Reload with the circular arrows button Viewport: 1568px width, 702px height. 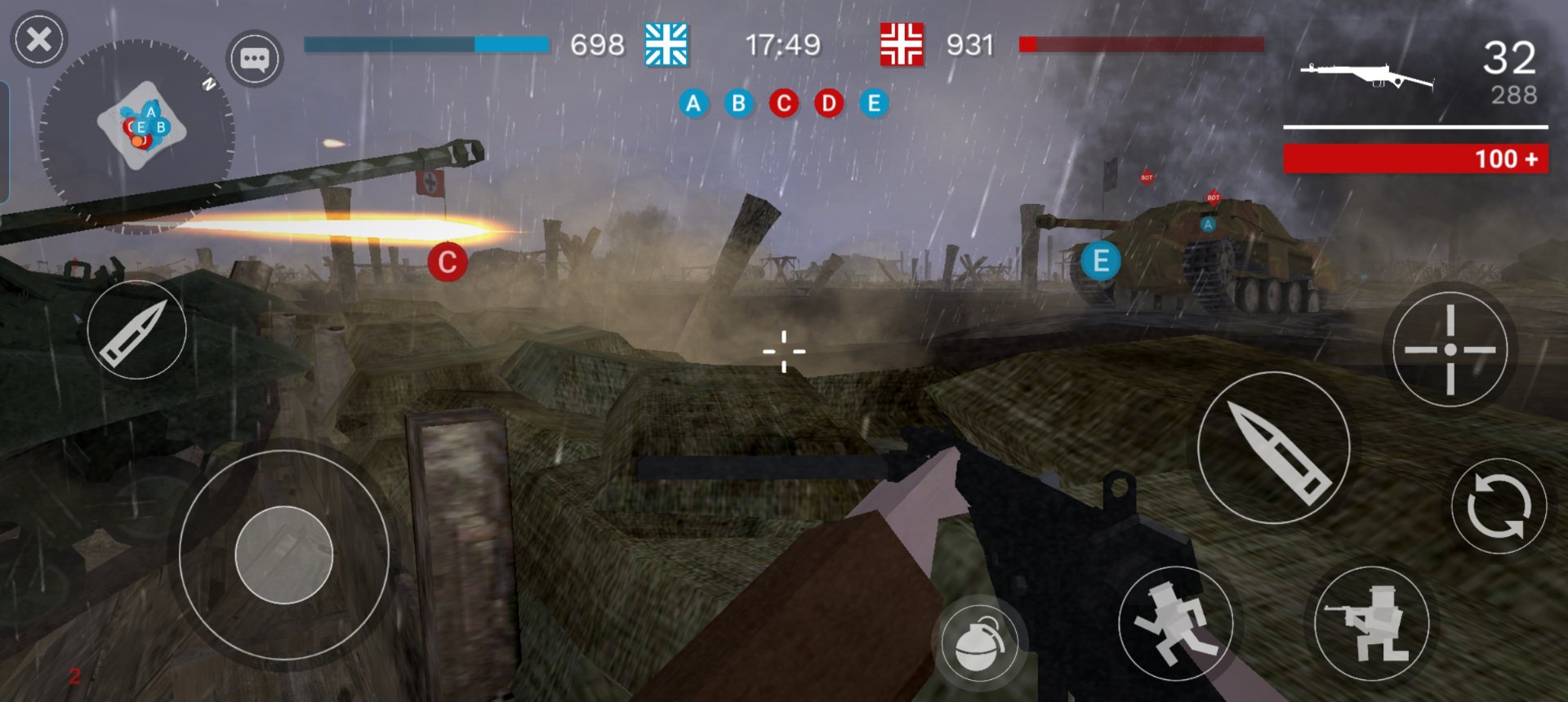click(1498, 507)
